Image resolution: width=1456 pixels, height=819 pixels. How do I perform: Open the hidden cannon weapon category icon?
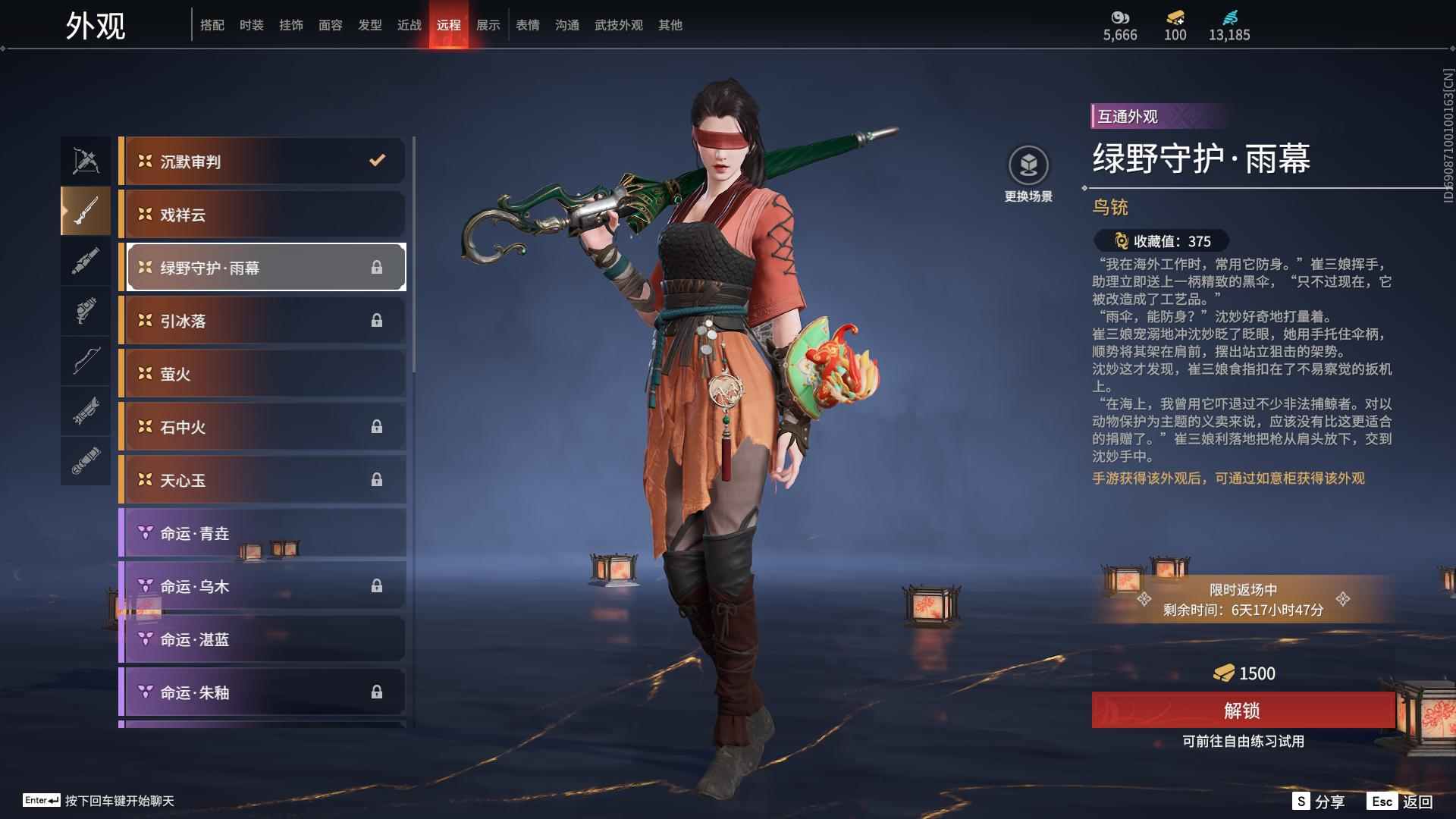click(x=85, y=412)
